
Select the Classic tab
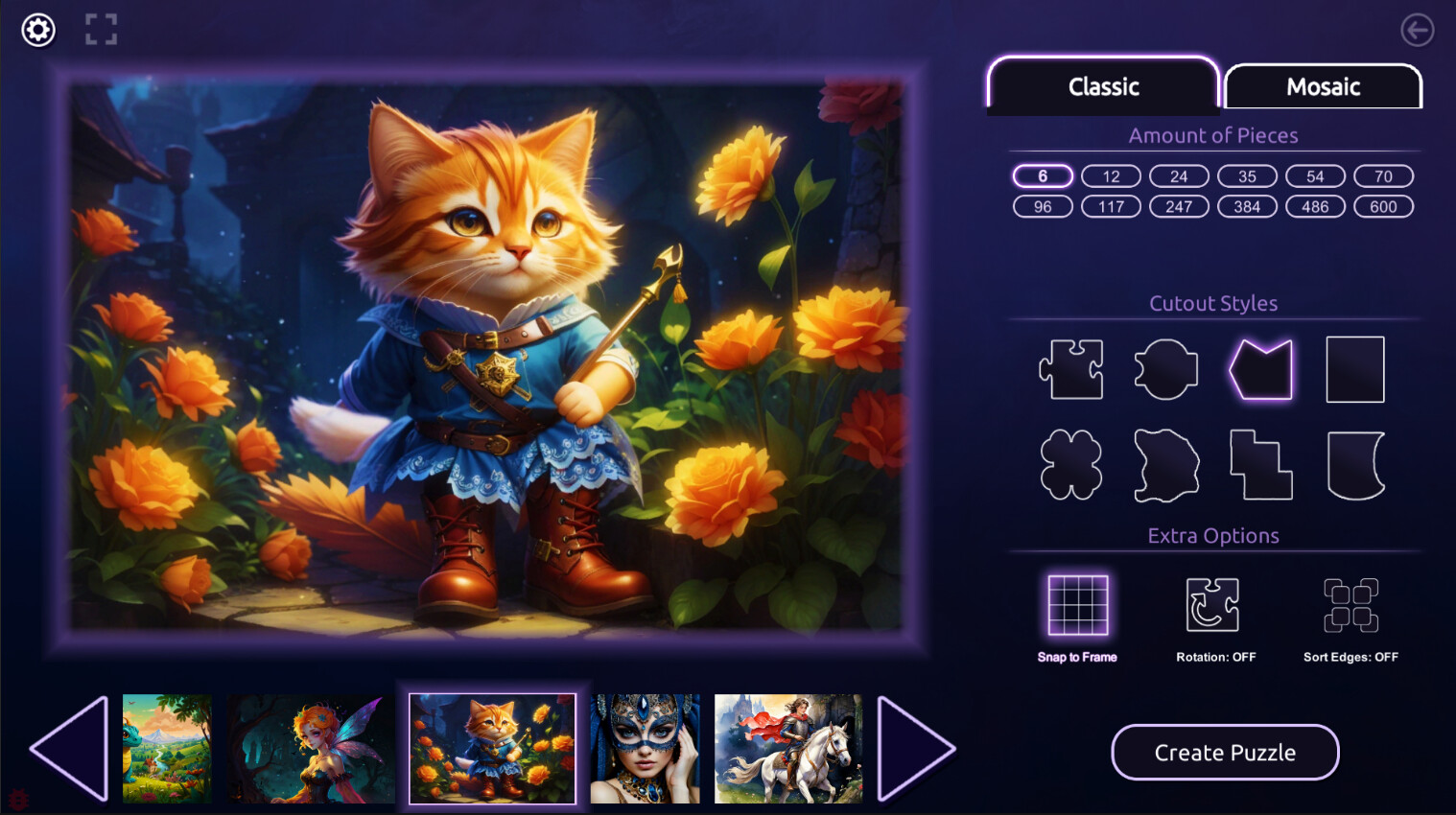pyautogui.click(x=1102, y=86)
